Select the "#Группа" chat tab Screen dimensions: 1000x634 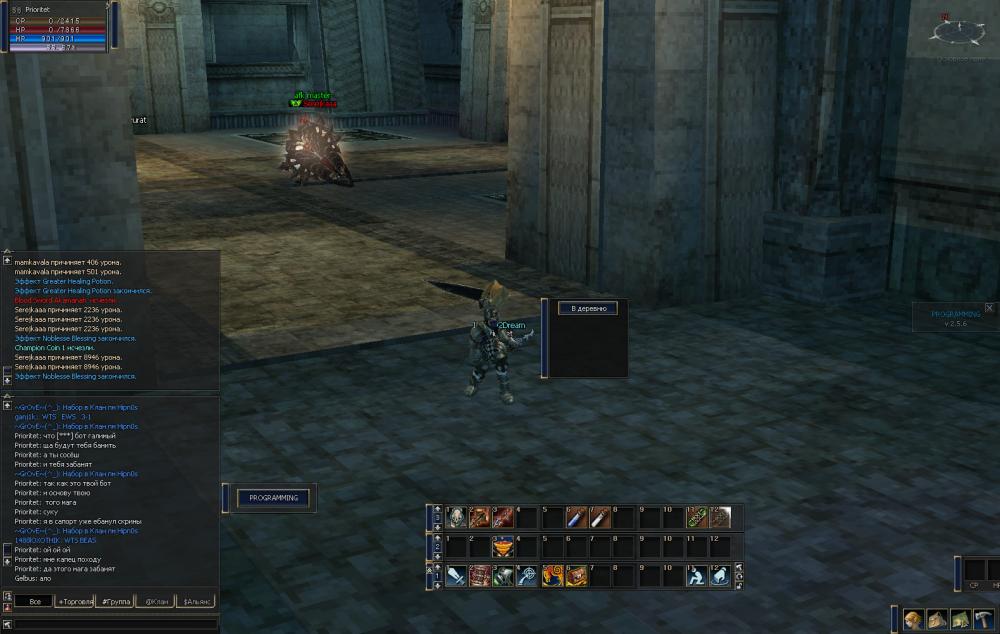click(x=117, y=601)
